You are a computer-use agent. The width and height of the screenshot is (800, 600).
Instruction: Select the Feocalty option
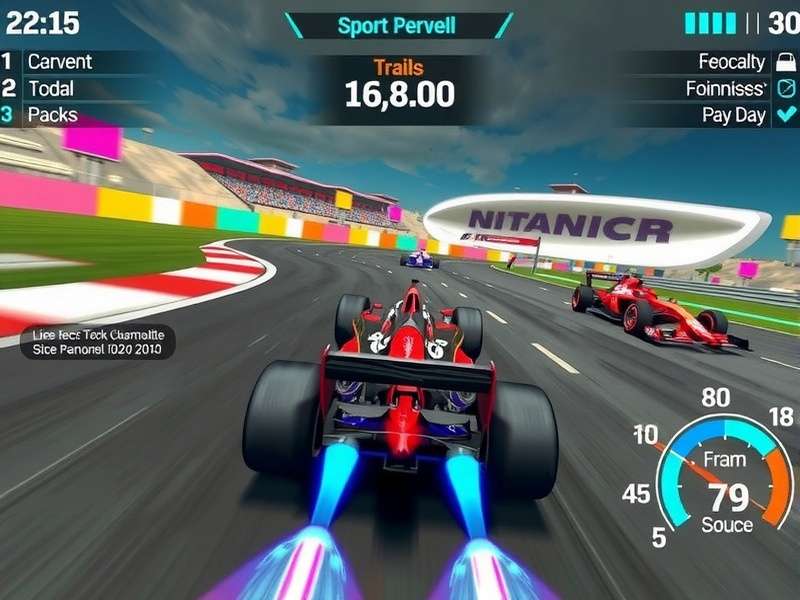pos(731,62)
